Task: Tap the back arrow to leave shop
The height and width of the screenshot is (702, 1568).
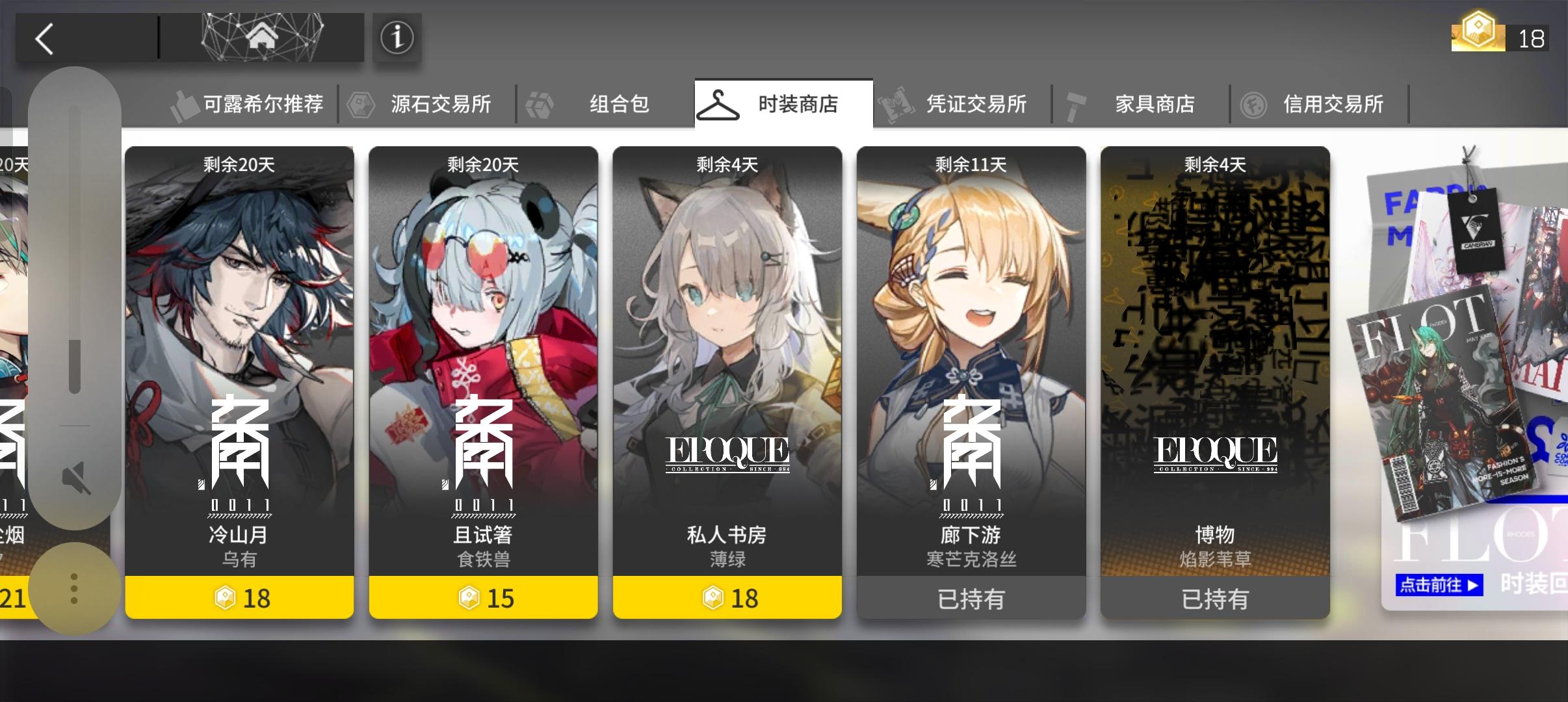Action: pos(44,38)
